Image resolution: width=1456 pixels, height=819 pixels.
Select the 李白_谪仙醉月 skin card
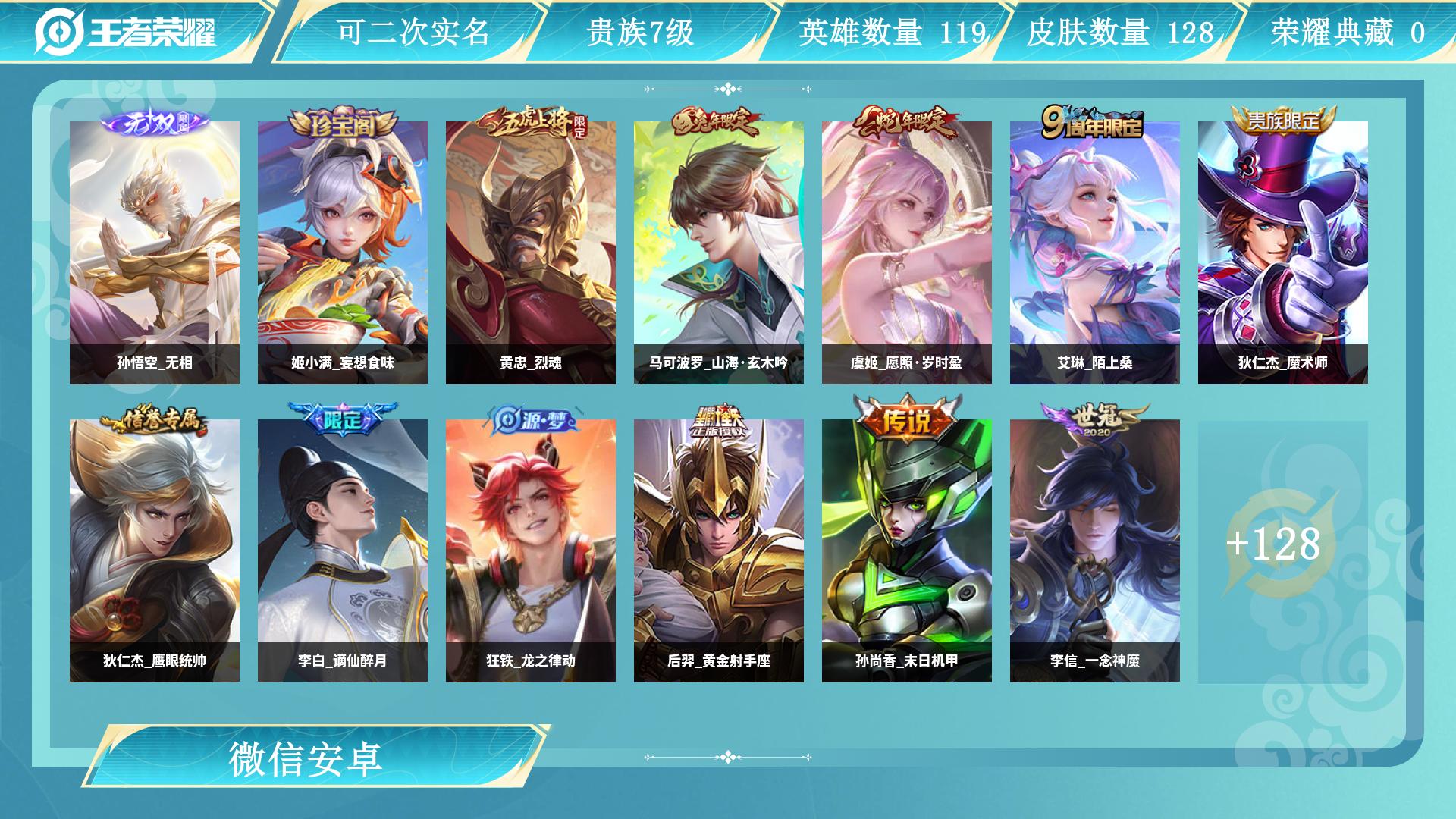coord(343,551)
